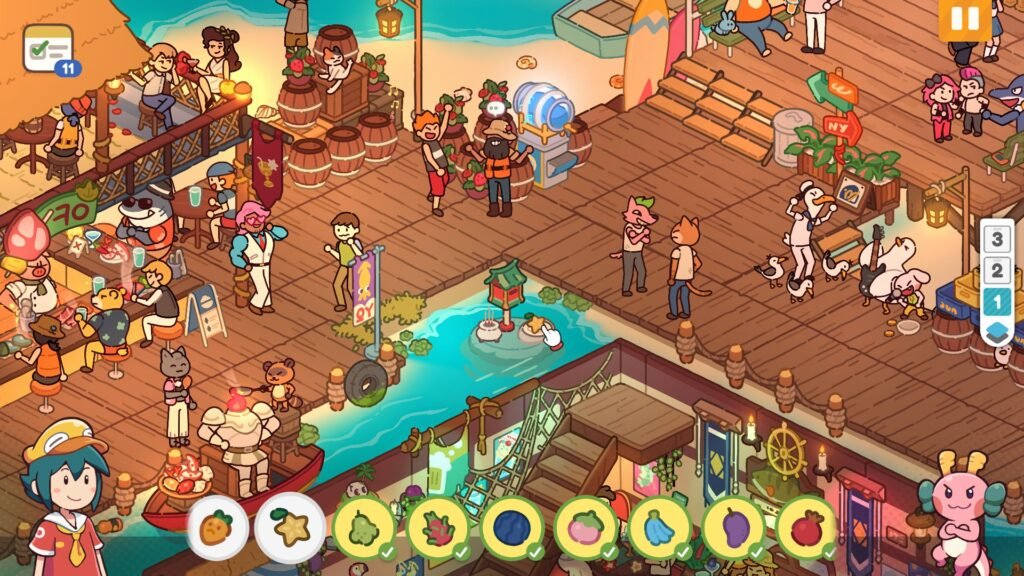This screenshot has width=1024, height=576.
Task: Click the found pink mangosteen fruit icon
Action: click(x=586, y=527)
